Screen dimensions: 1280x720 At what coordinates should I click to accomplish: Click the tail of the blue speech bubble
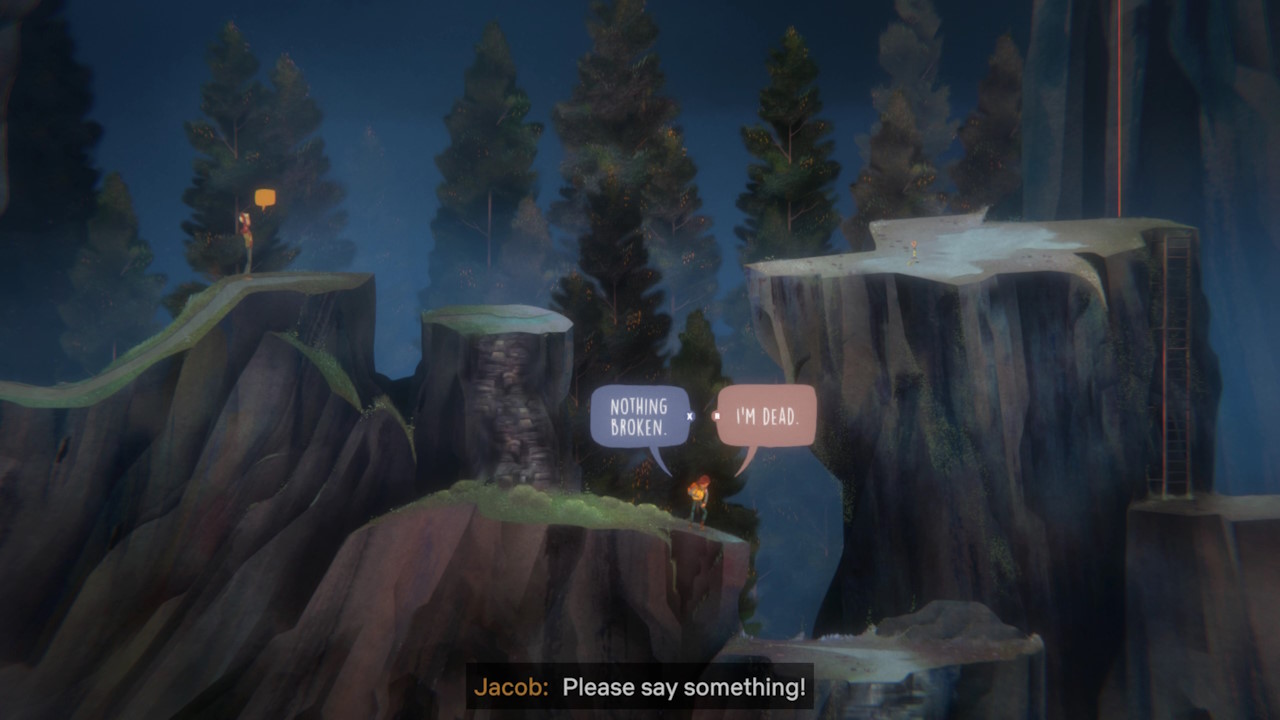[x=660, y=458]
